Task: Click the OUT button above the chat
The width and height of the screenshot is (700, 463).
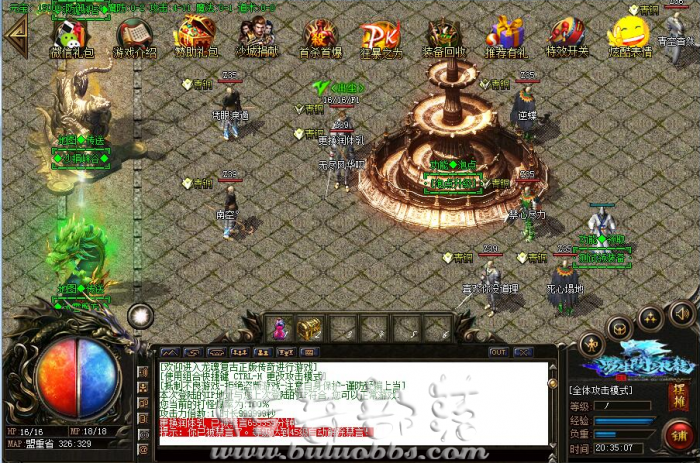Action: (x=497, y=352)
